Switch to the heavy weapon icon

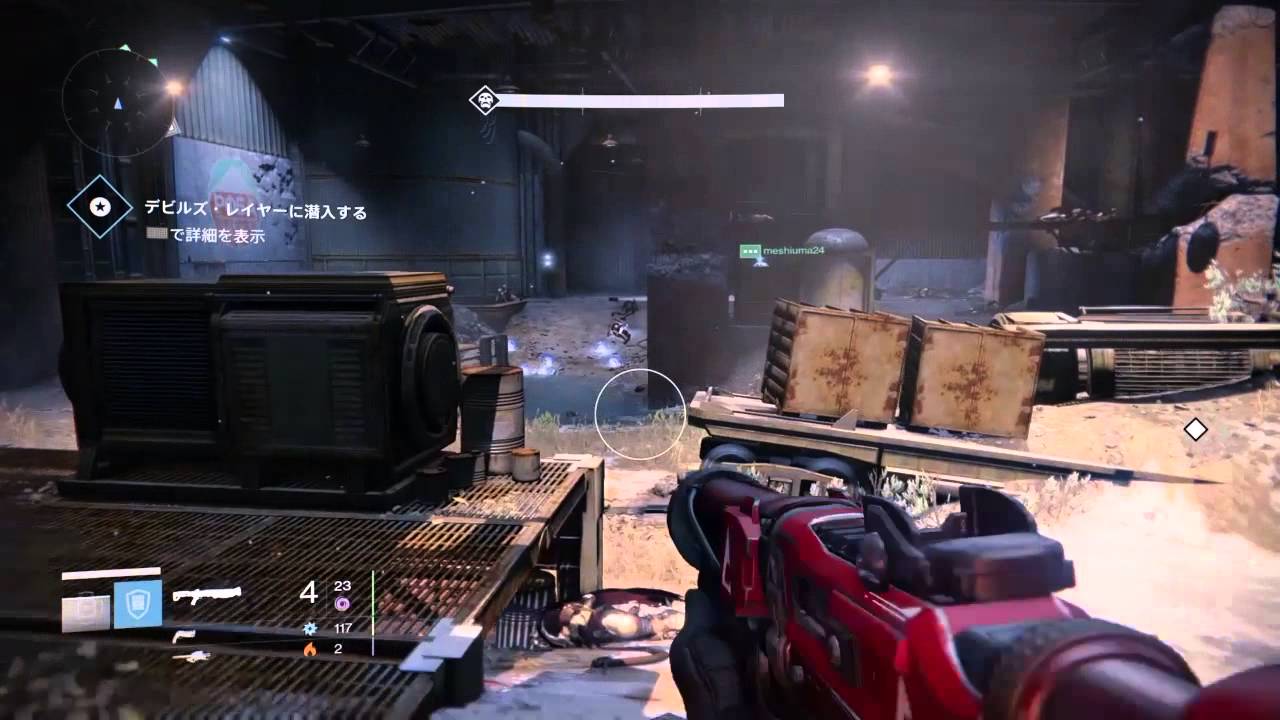coord(190,656)
